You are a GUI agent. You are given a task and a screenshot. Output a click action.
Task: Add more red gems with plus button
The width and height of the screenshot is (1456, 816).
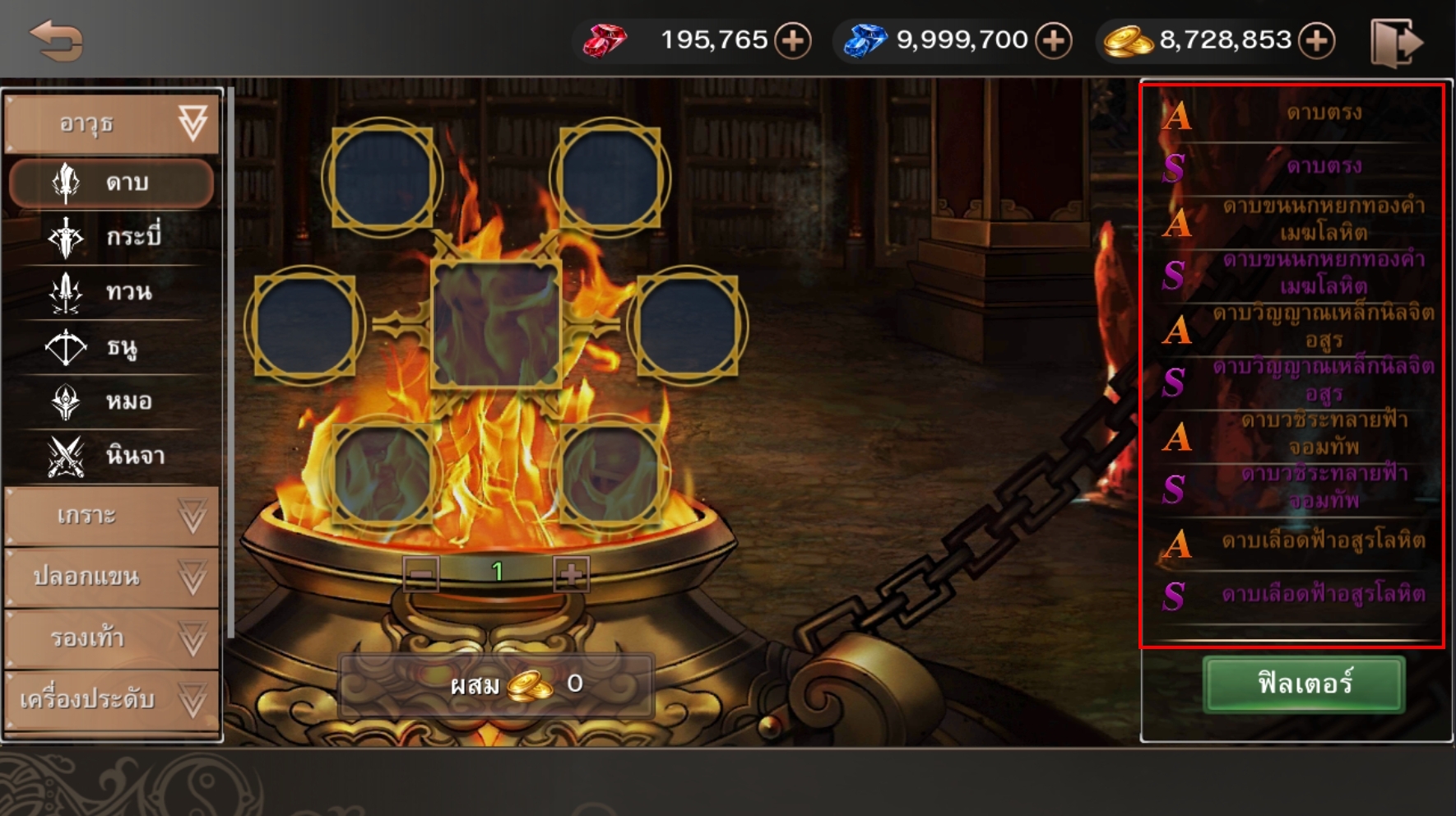[x=793, y=40]
